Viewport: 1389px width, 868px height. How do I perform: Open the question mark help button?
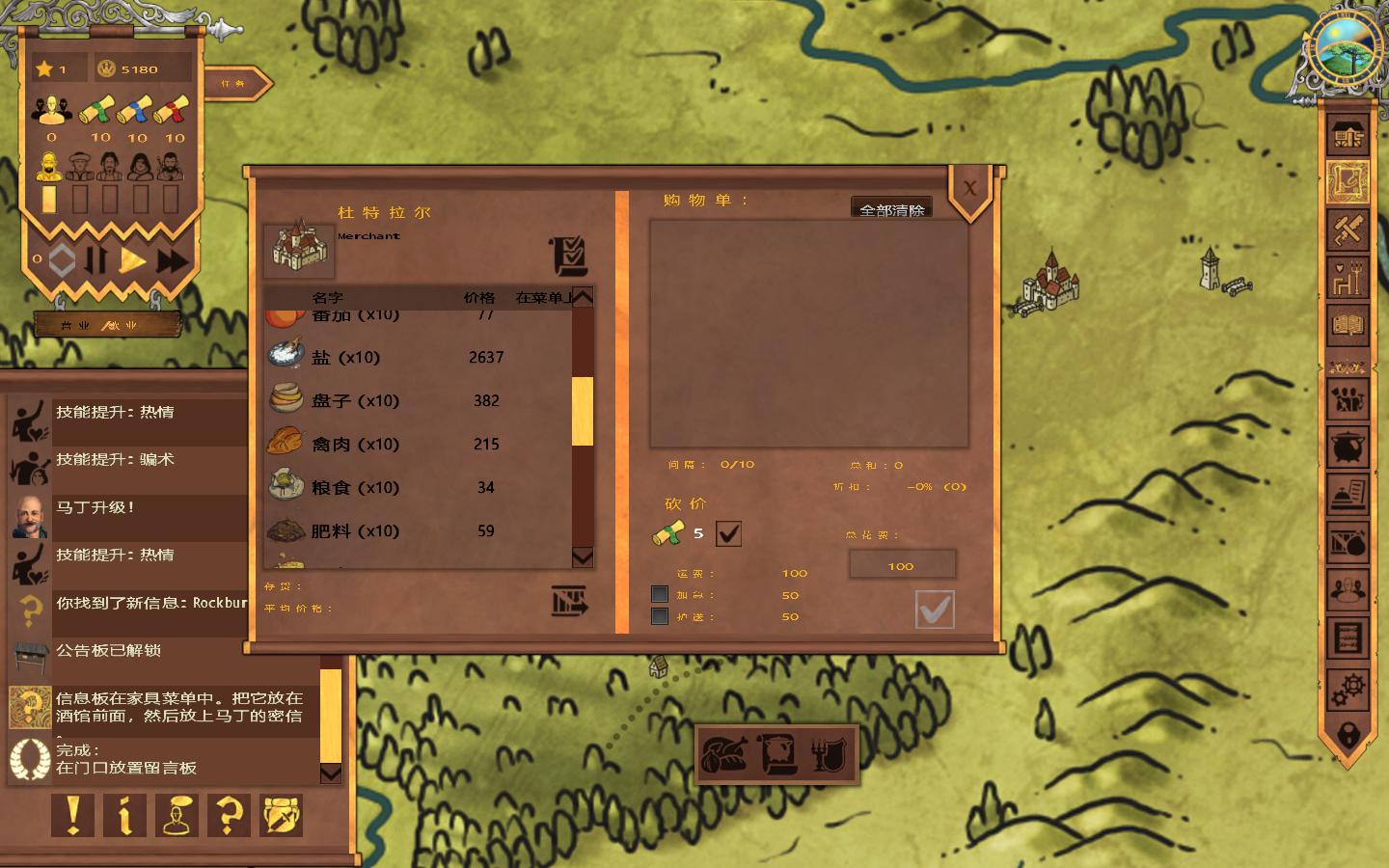[x=229, y=816]
